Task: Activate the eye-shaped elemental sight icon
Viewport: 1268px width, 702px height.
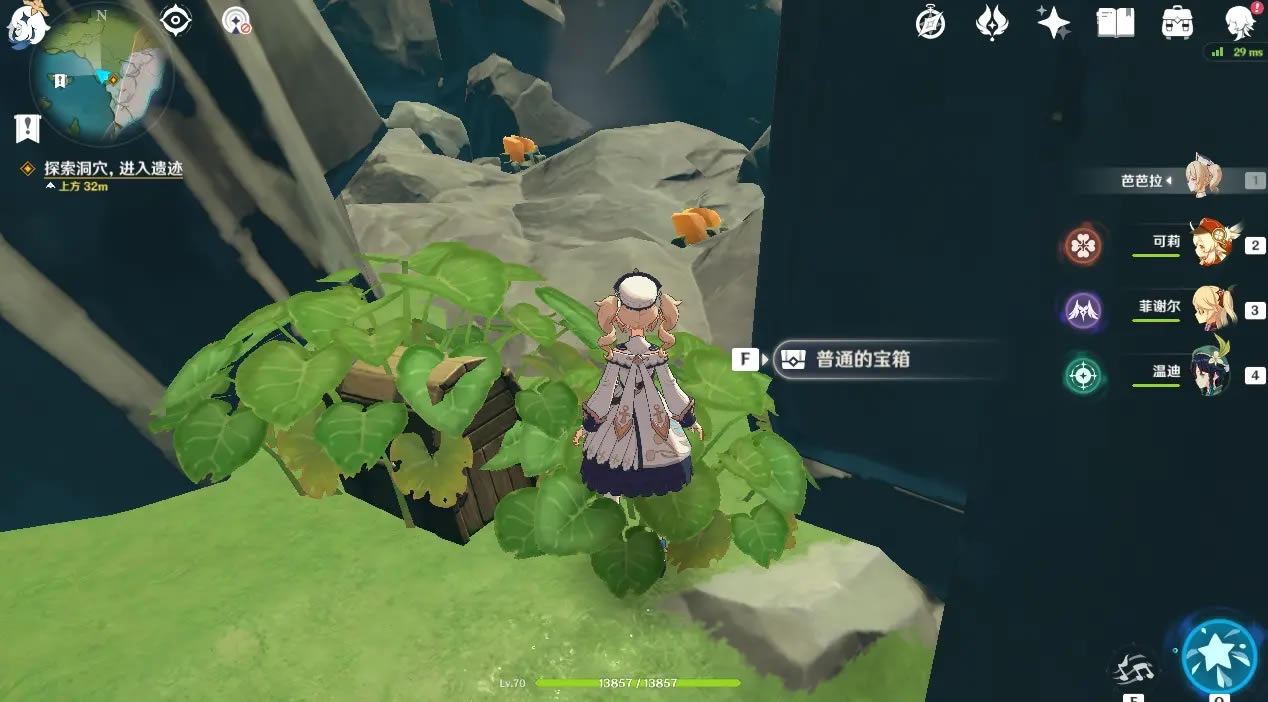Action: click(176, 21)
